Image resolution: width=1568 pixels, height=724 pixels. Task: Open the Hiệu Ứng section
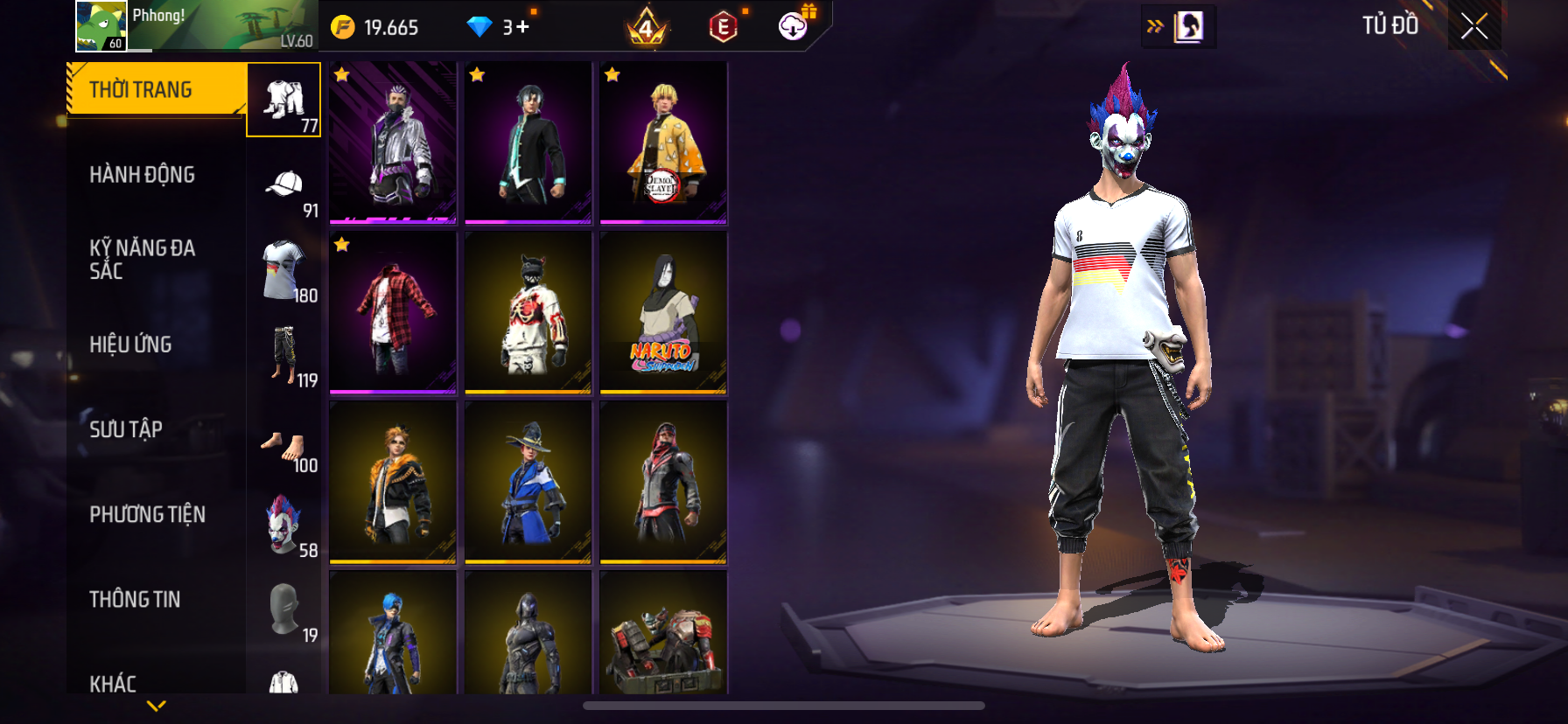point(131,345)
